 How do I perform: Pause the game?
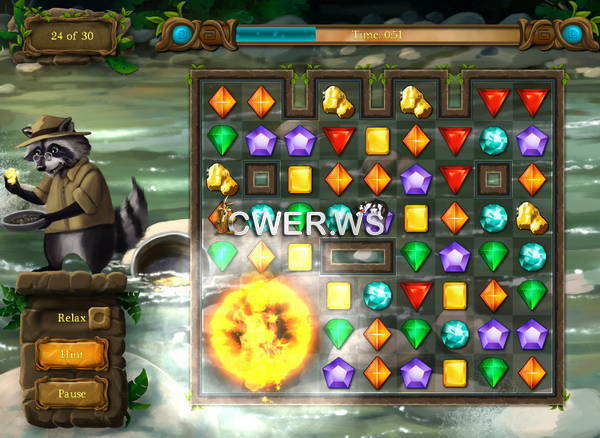tap(71, 393)
